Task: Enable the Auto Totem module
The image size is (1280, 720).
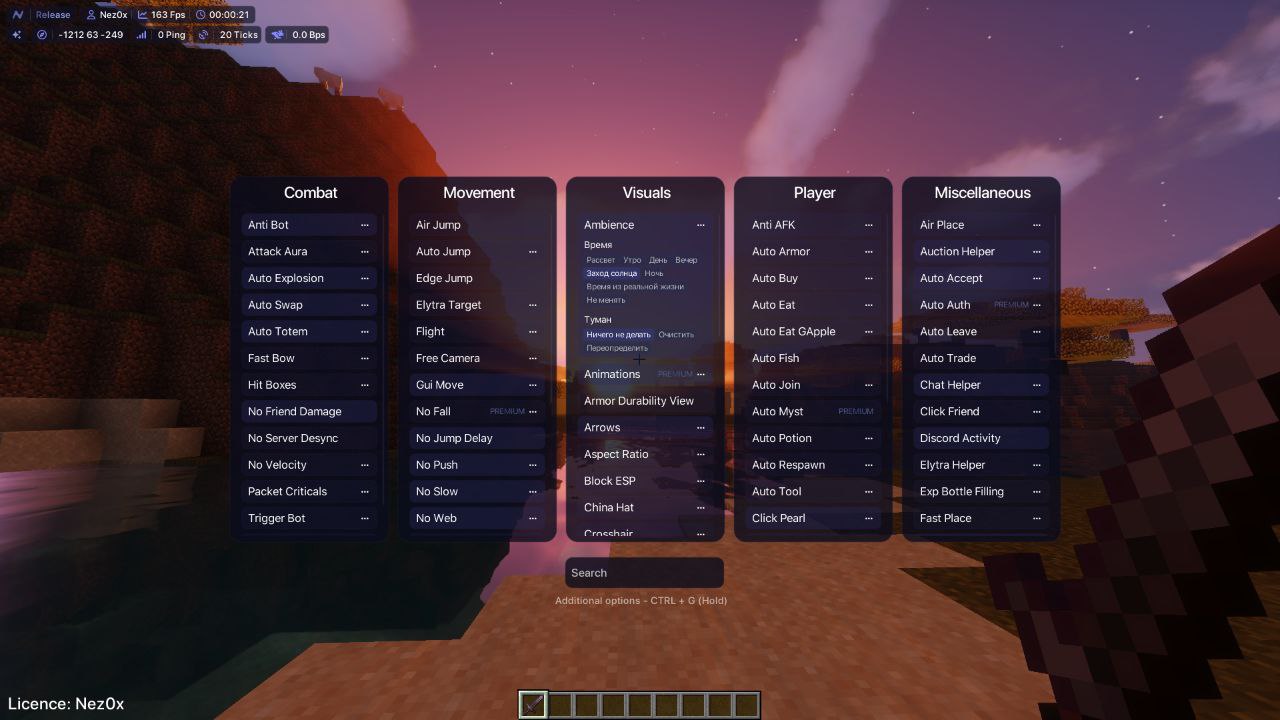Action: click(x=278, y=332)
